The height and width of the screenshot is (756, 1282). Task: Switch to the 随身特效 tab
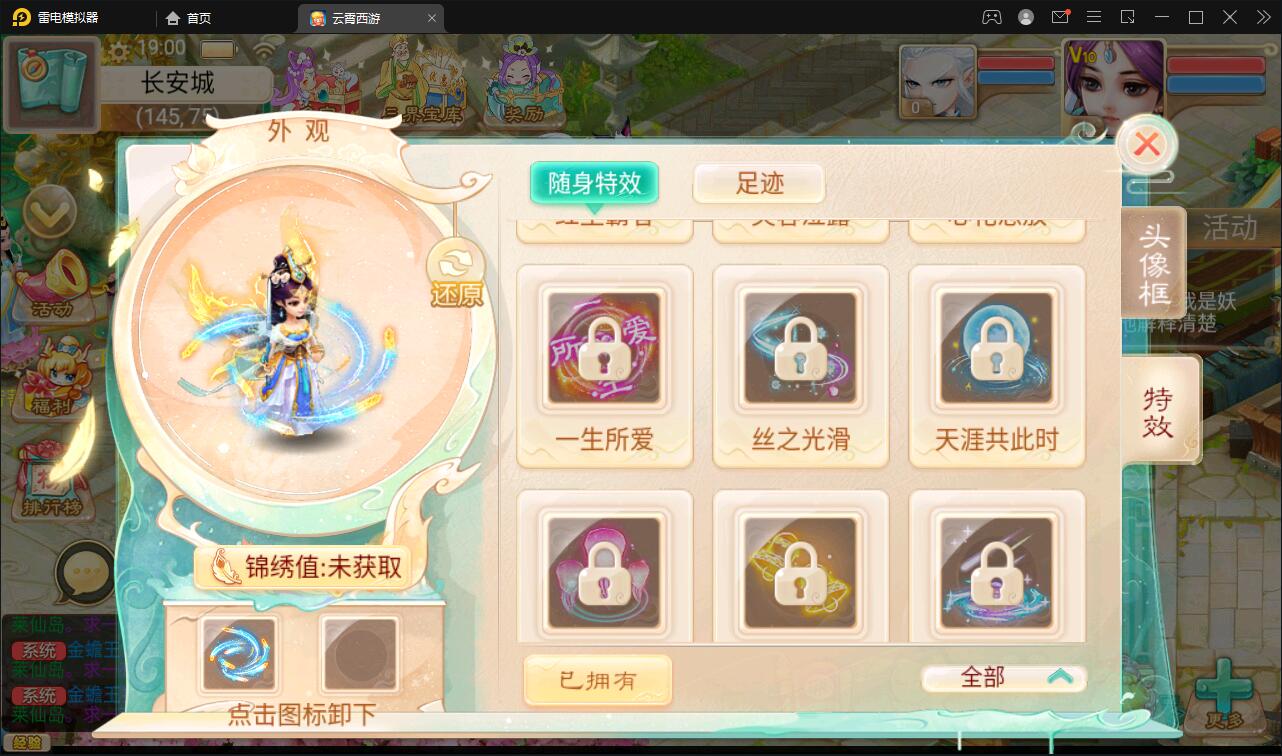[594, 184]
